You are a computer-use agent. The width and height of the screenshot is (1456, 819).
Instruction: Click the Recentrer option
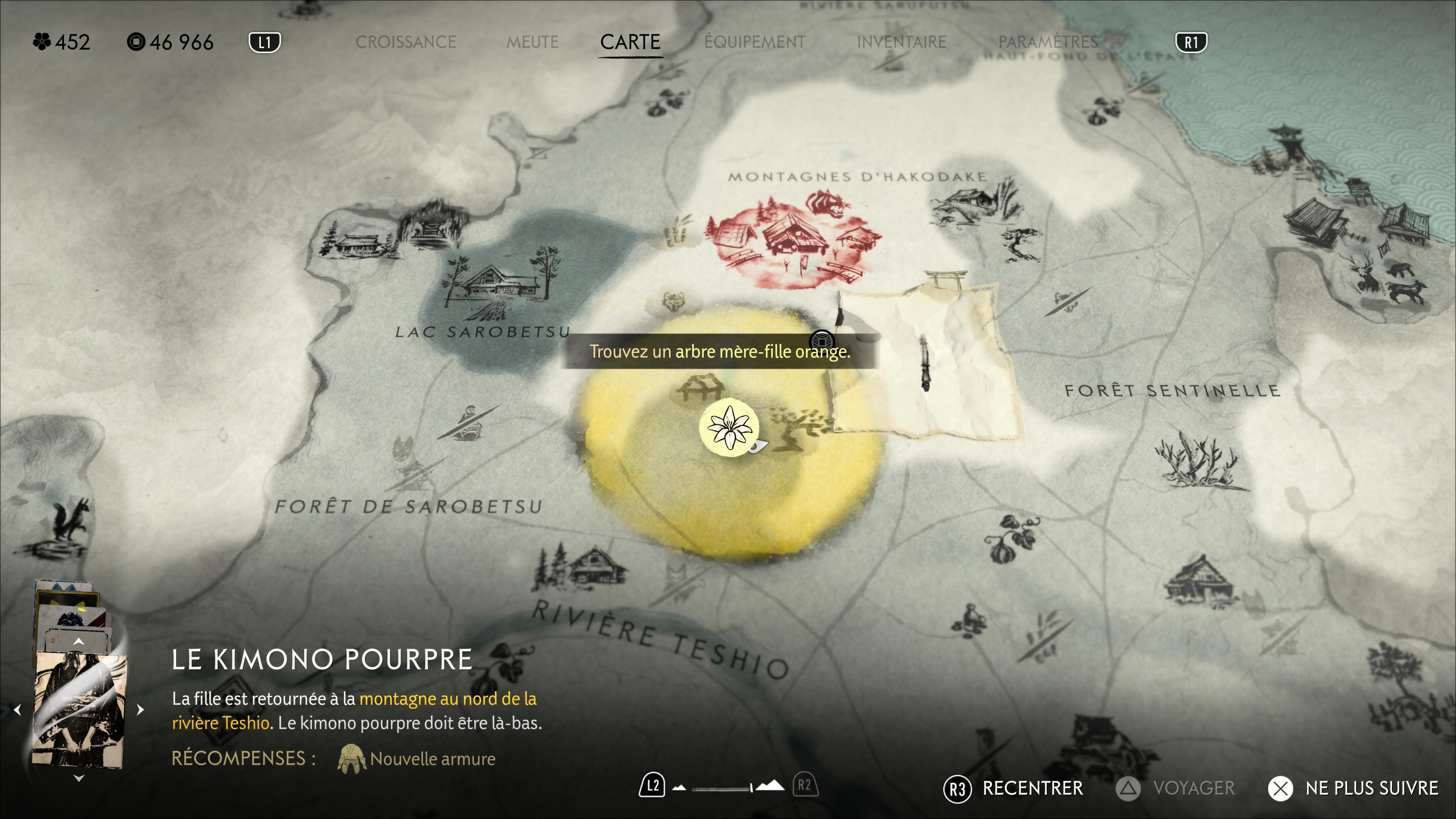tap(1032, 788)
